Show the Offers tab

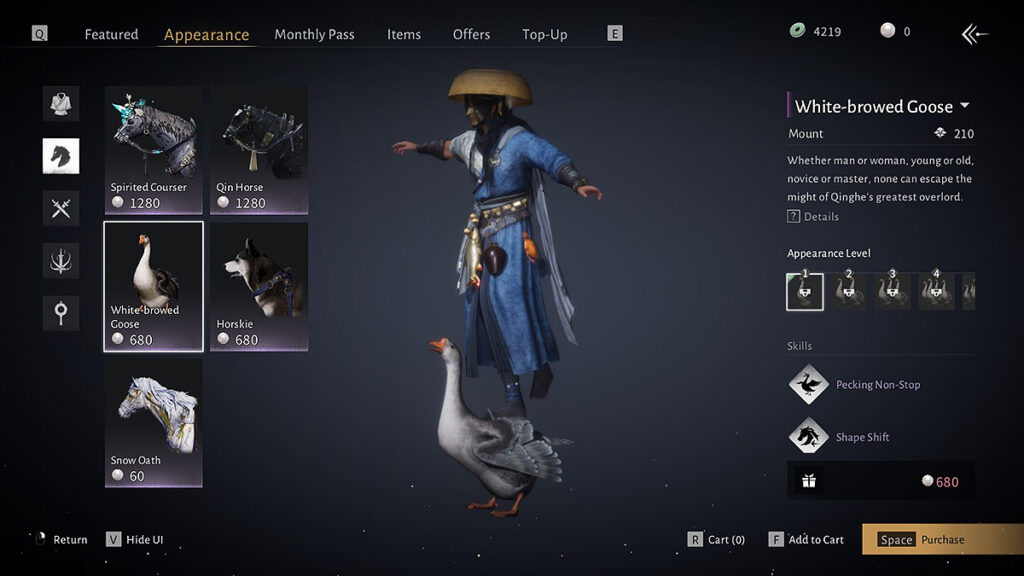[471, 34]
